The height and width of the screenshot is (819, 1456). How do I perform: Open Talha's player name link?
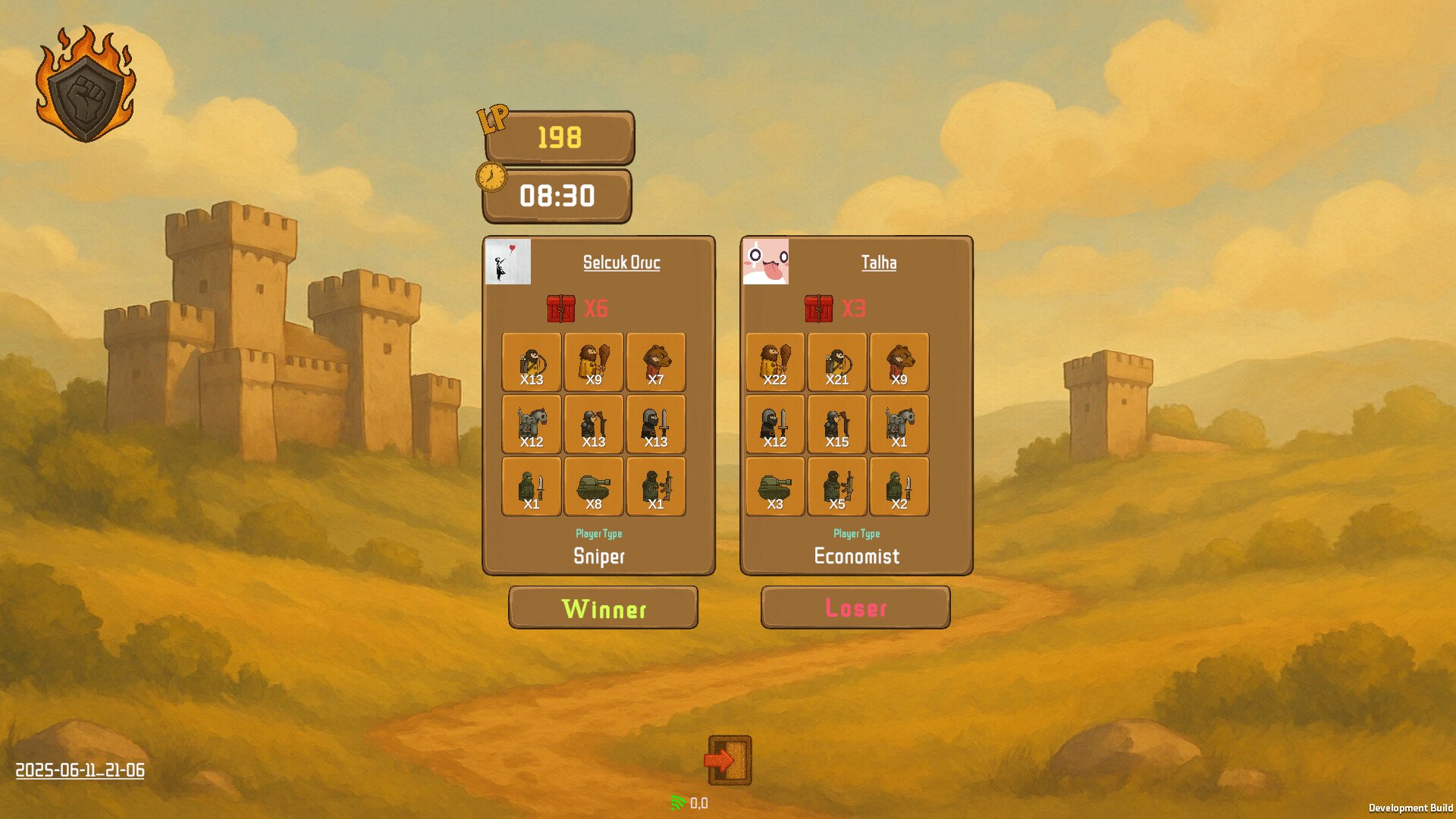[x=878, y=262]
